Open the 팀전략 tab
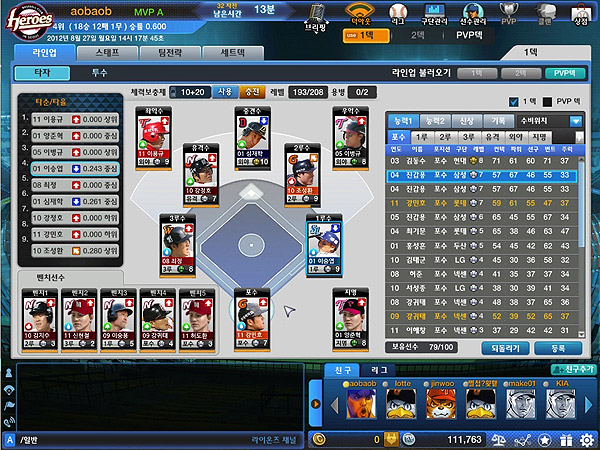This screenshot has height=450, width=600. [168, 51]
